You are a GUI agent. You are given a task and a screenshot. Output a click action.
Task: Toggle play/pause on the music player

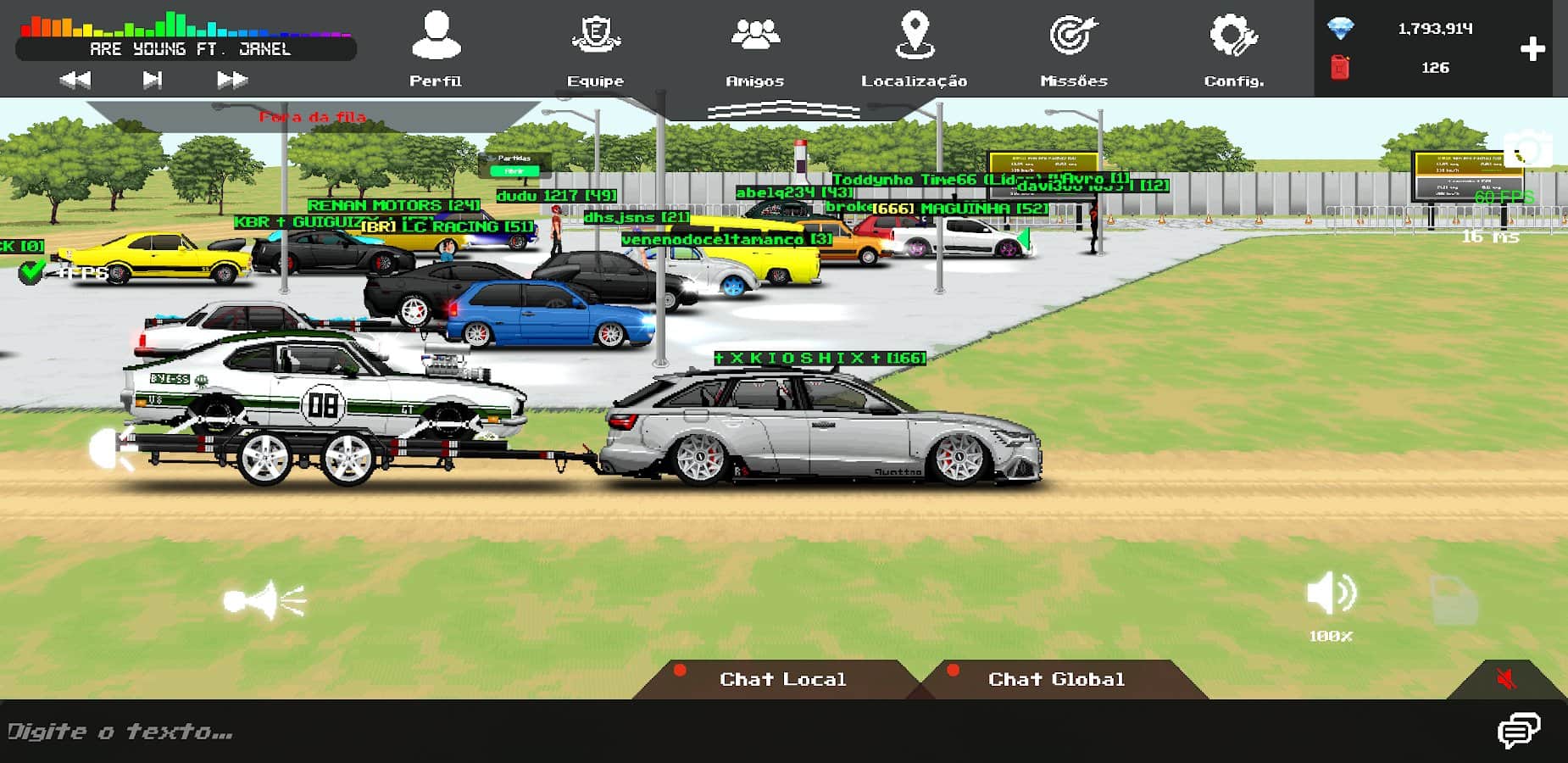pyautogui.click(x=153, y=80)
